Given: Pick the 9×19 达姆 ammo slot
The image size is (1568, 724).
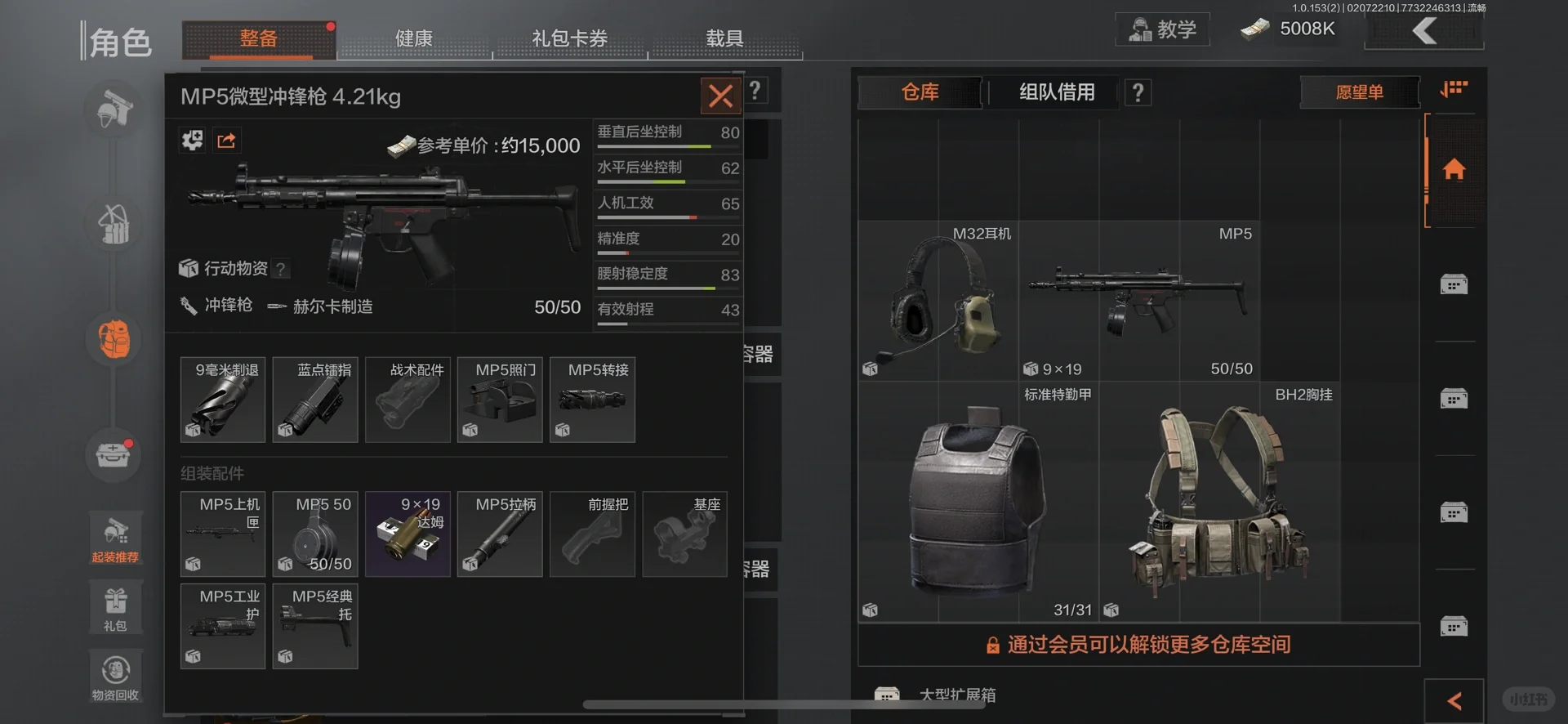Looking at the screenshot, I should [x=408, y=534].
